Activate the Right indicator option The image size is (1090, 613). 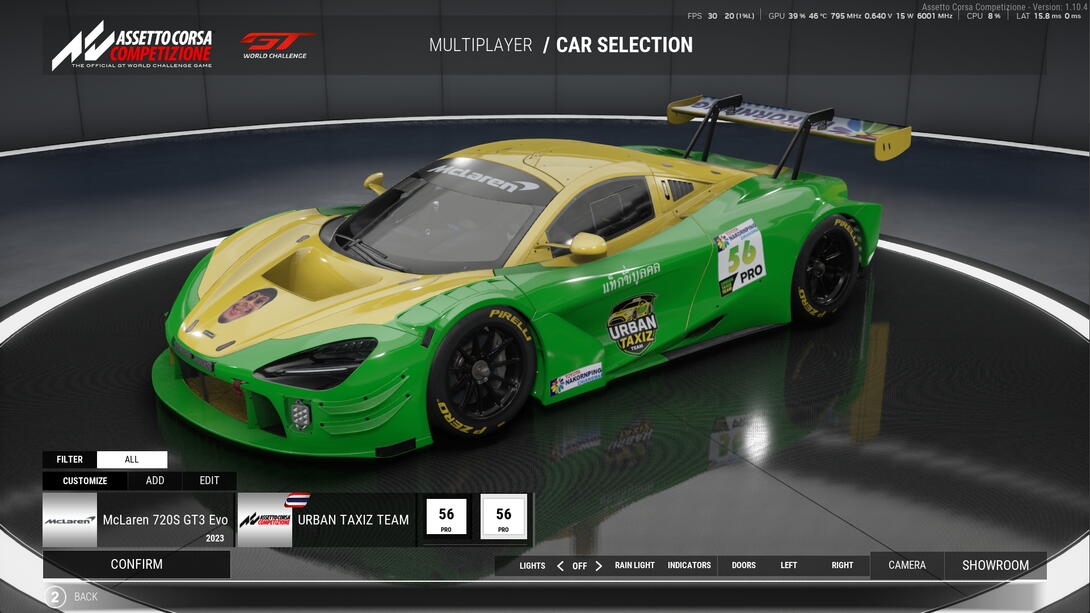(843, 566)
